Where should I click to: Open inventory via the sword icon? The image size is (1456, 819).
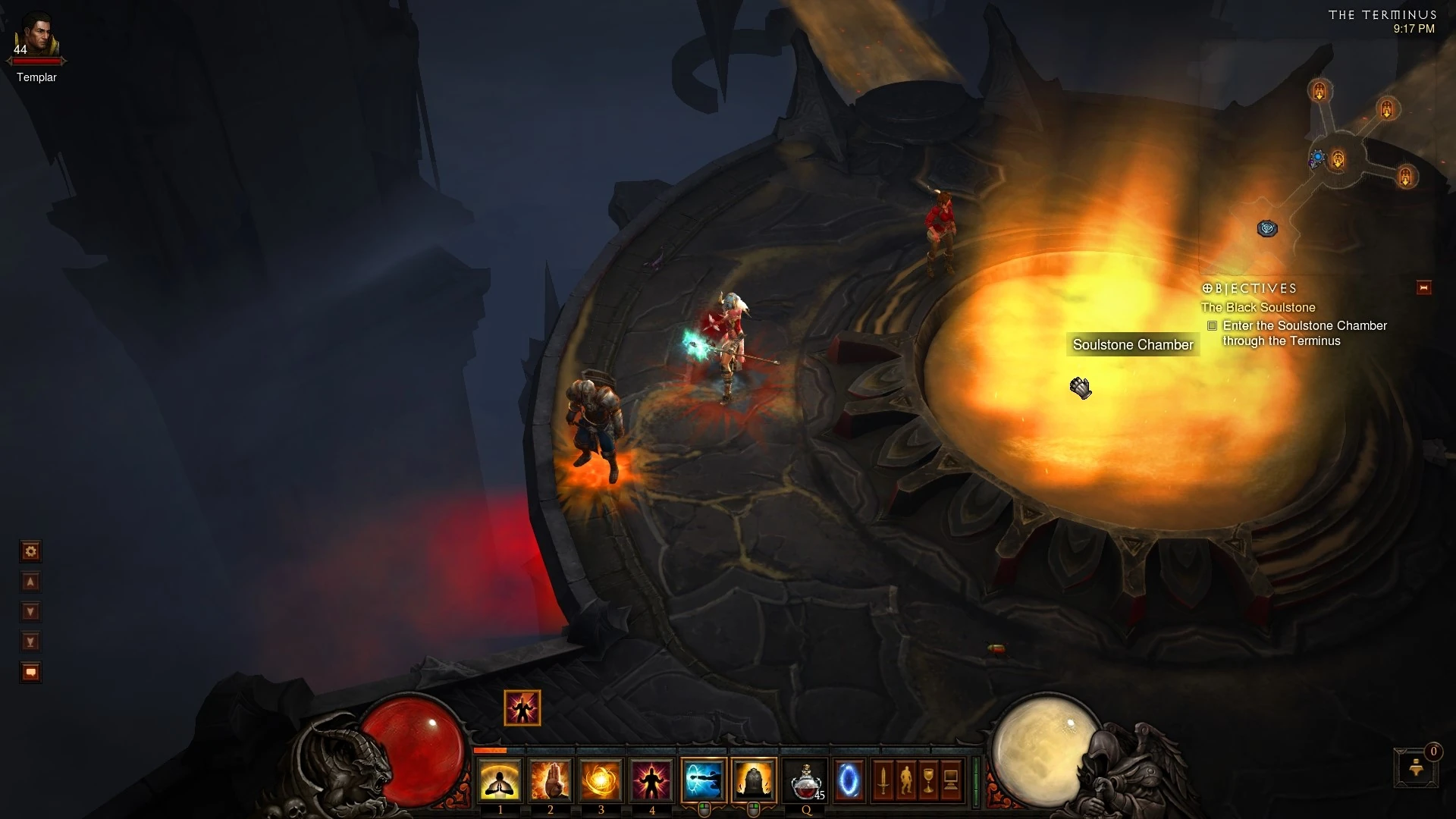coord(884,780)
